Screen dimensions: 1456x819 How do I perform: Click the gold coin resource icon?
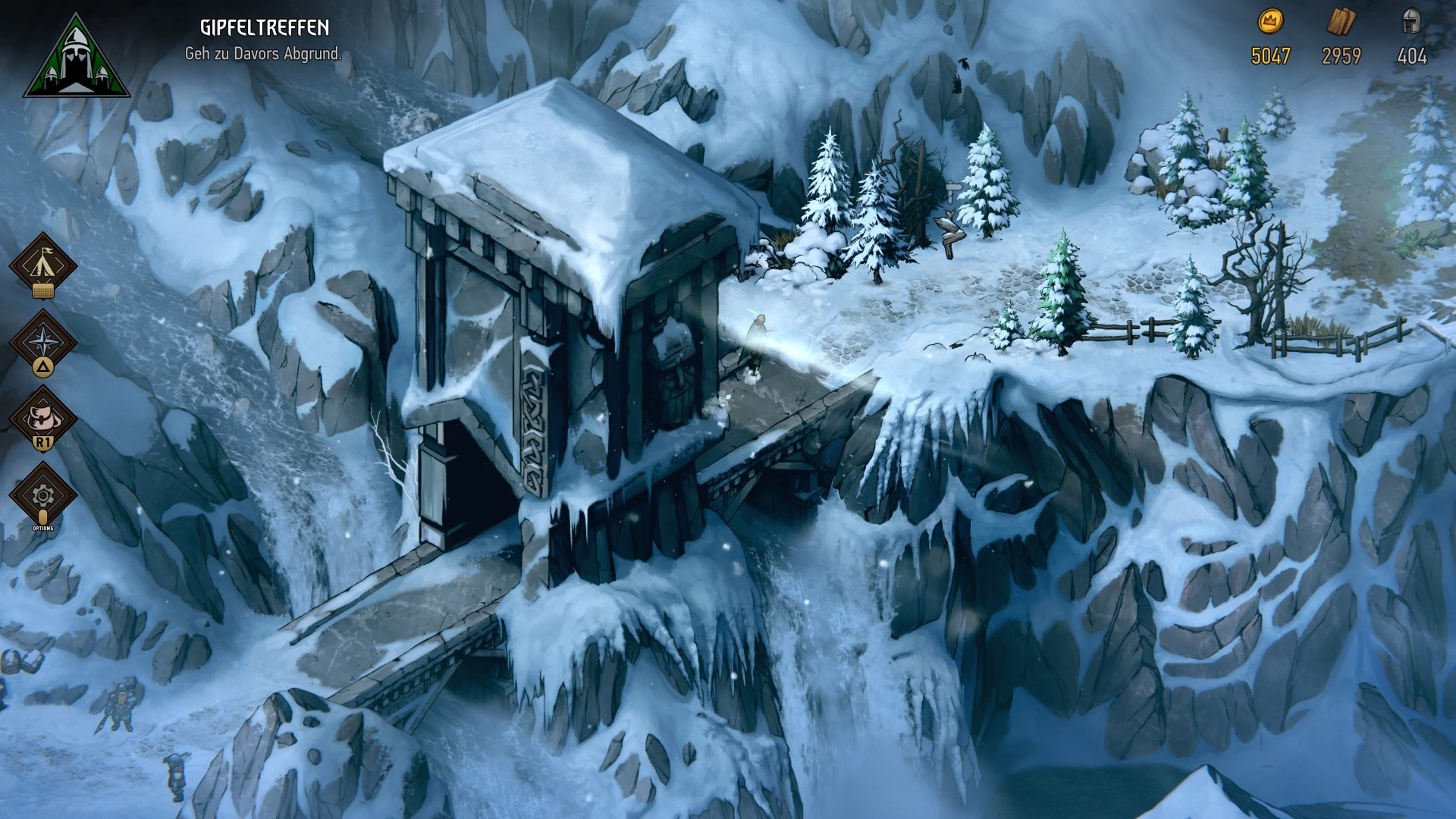point(1272,21)
